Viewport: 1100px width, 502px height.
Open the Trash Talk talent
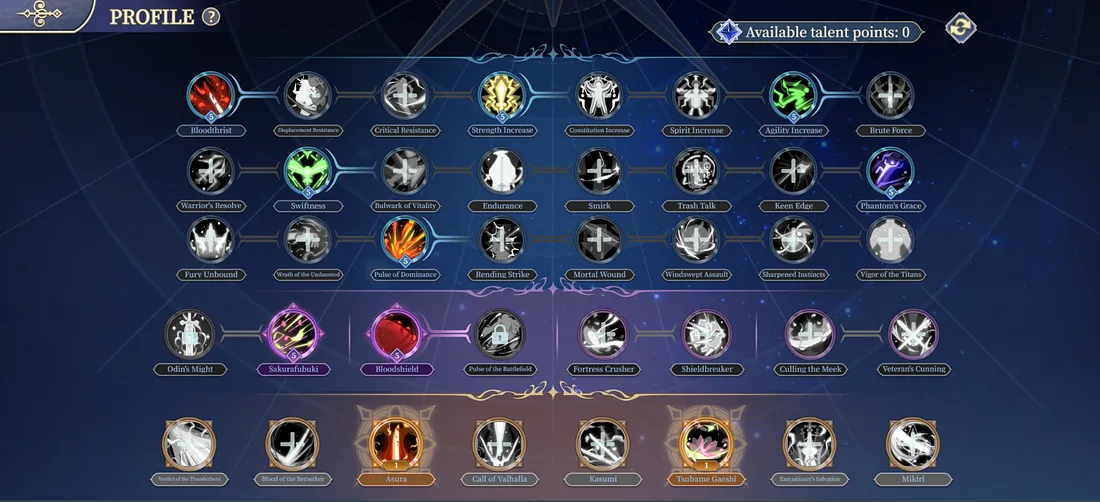pyautogui.click(x=696, y=171)
